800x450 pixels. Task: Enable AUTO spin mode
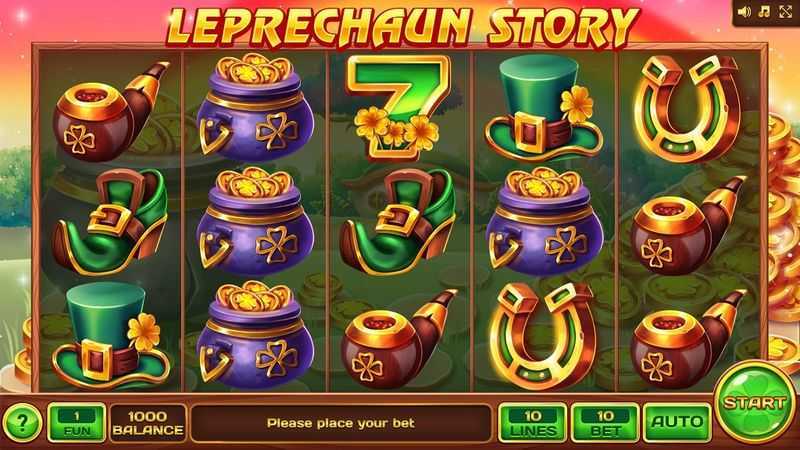676,422
